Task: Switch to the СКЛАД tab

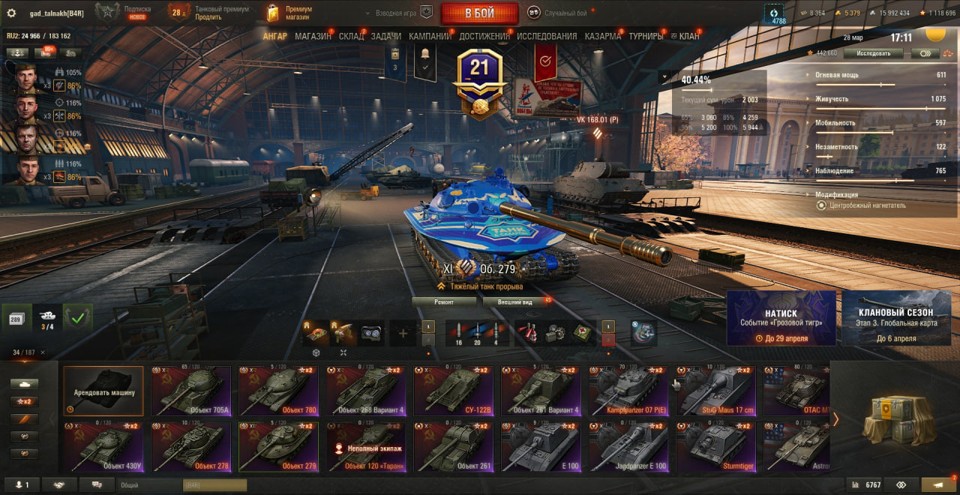Action: point(351,36)
